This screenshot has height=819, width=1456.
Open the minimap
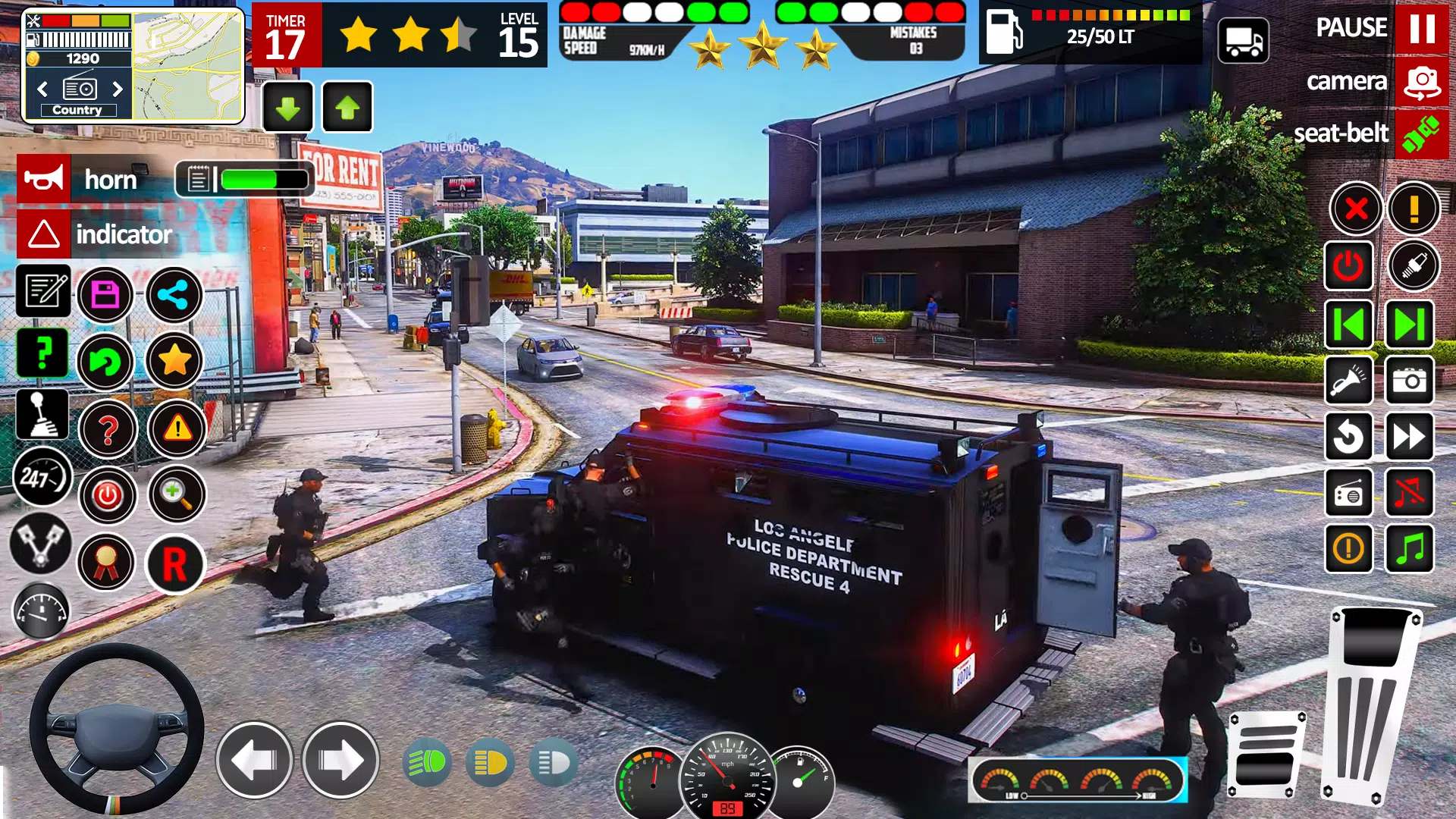pyautogui.click(x=187, y=65)
